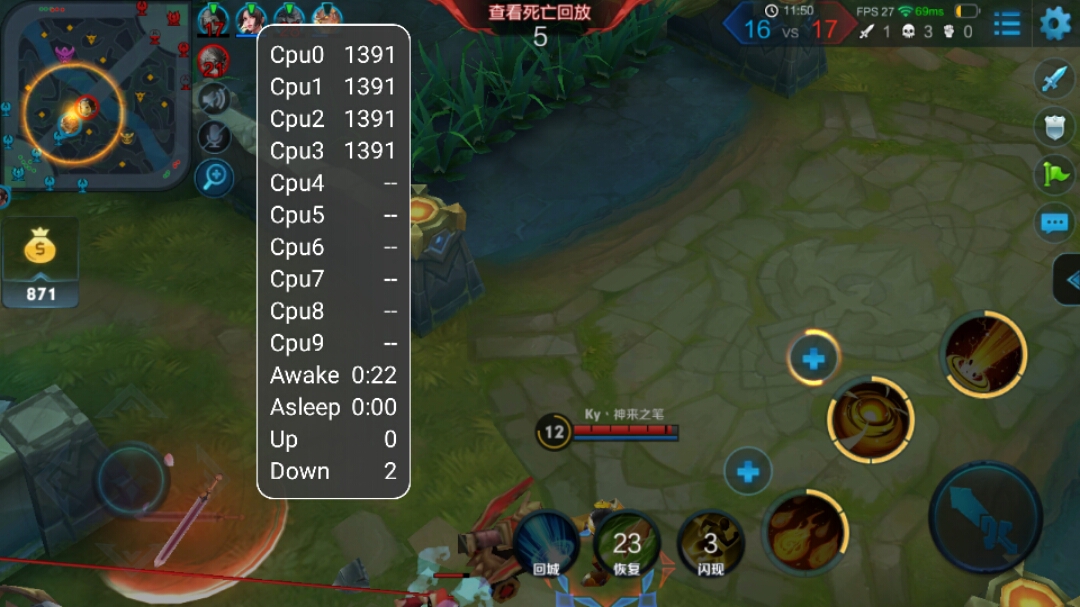This screenshot has width=1080, height=607.
Task: Open the settings gear
Action: tap(1055, 23)
